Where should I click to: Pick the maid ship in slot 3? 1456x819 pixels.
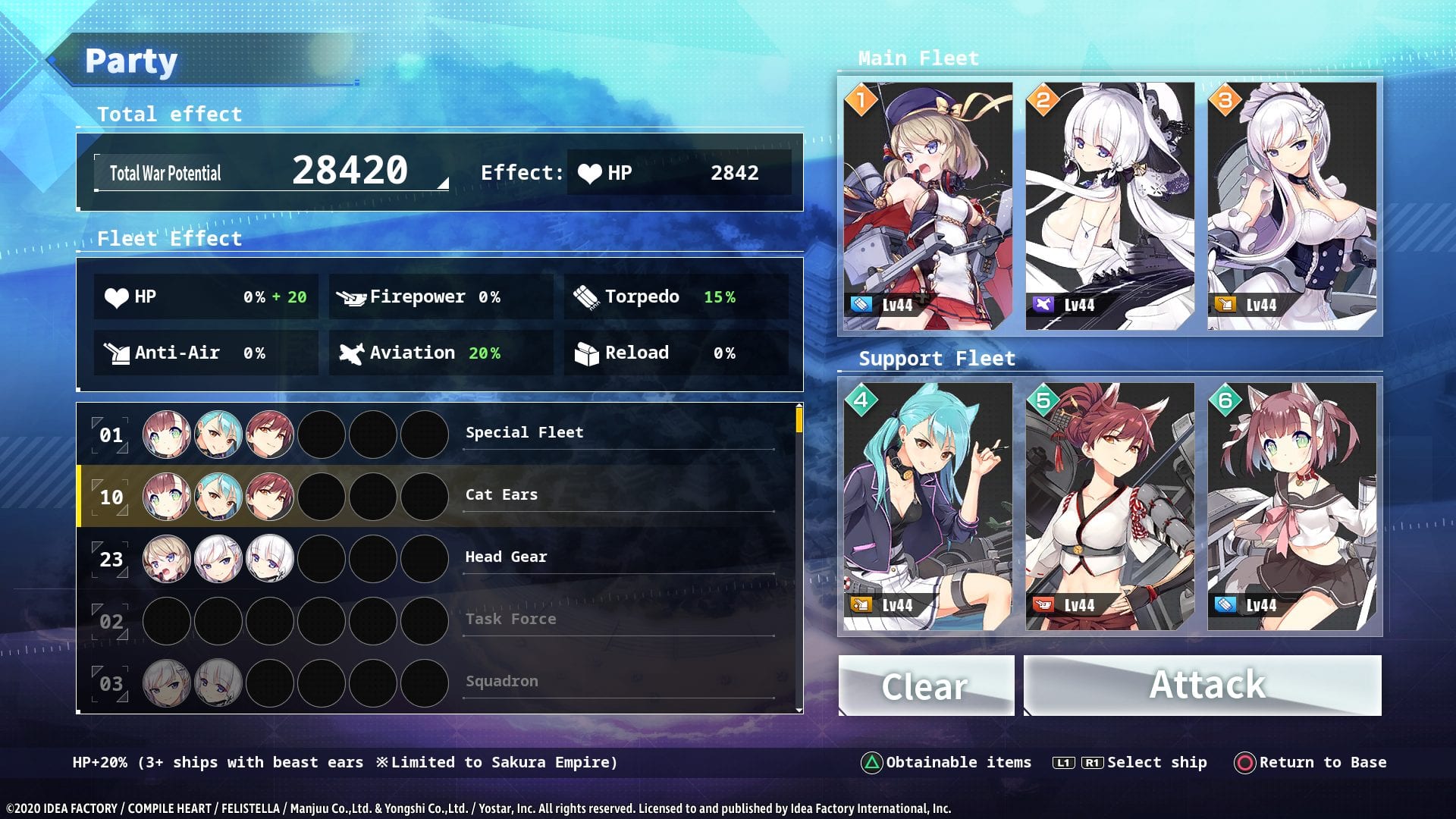(1291, 206)
